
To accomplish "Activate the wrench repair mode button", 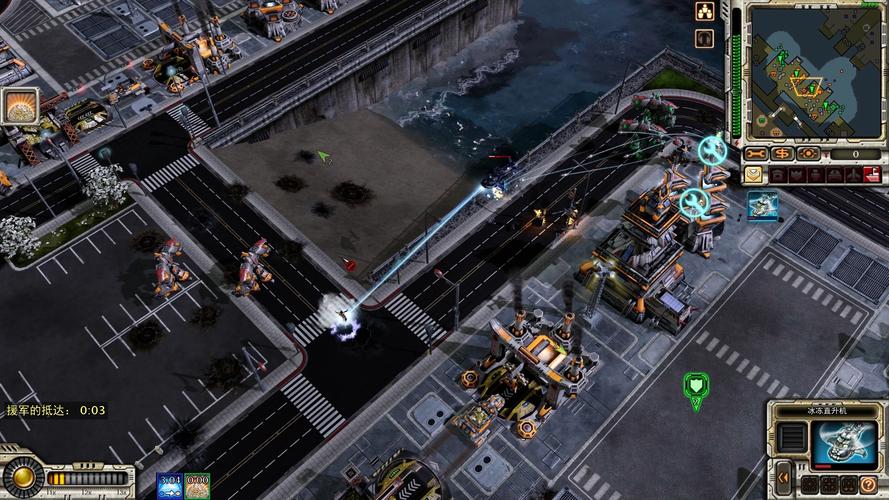I will pos(756,153).
